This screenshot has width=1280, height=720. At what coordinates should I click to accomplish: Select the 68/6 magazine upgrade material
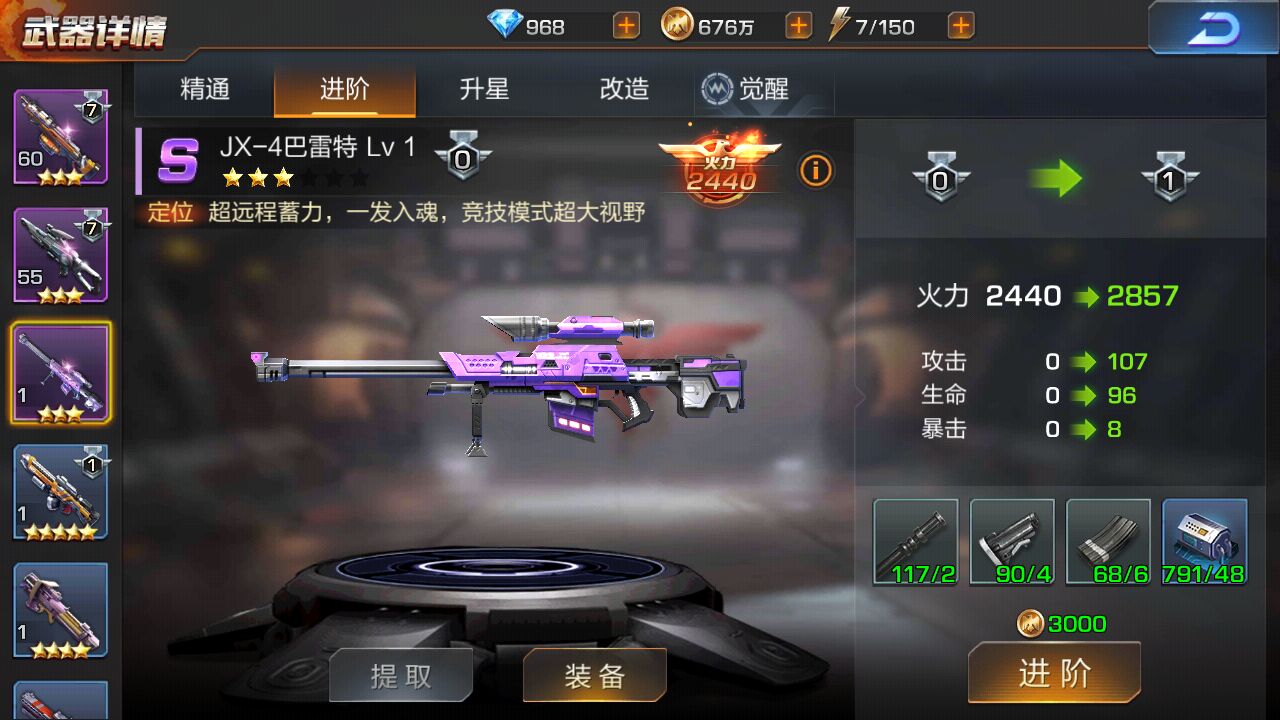coord(1107,541)
